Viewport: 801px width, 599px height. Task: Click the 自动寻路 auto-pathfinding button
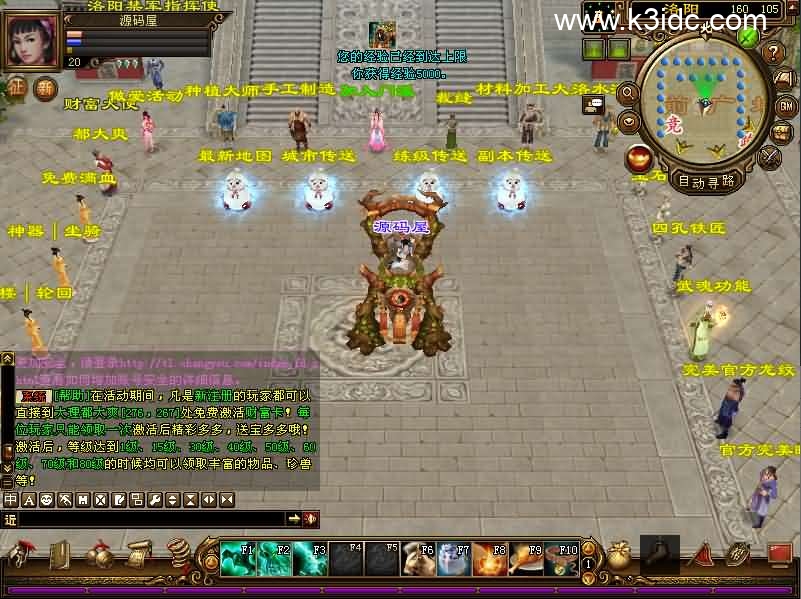pyautogui.click(x=706, y=181)
